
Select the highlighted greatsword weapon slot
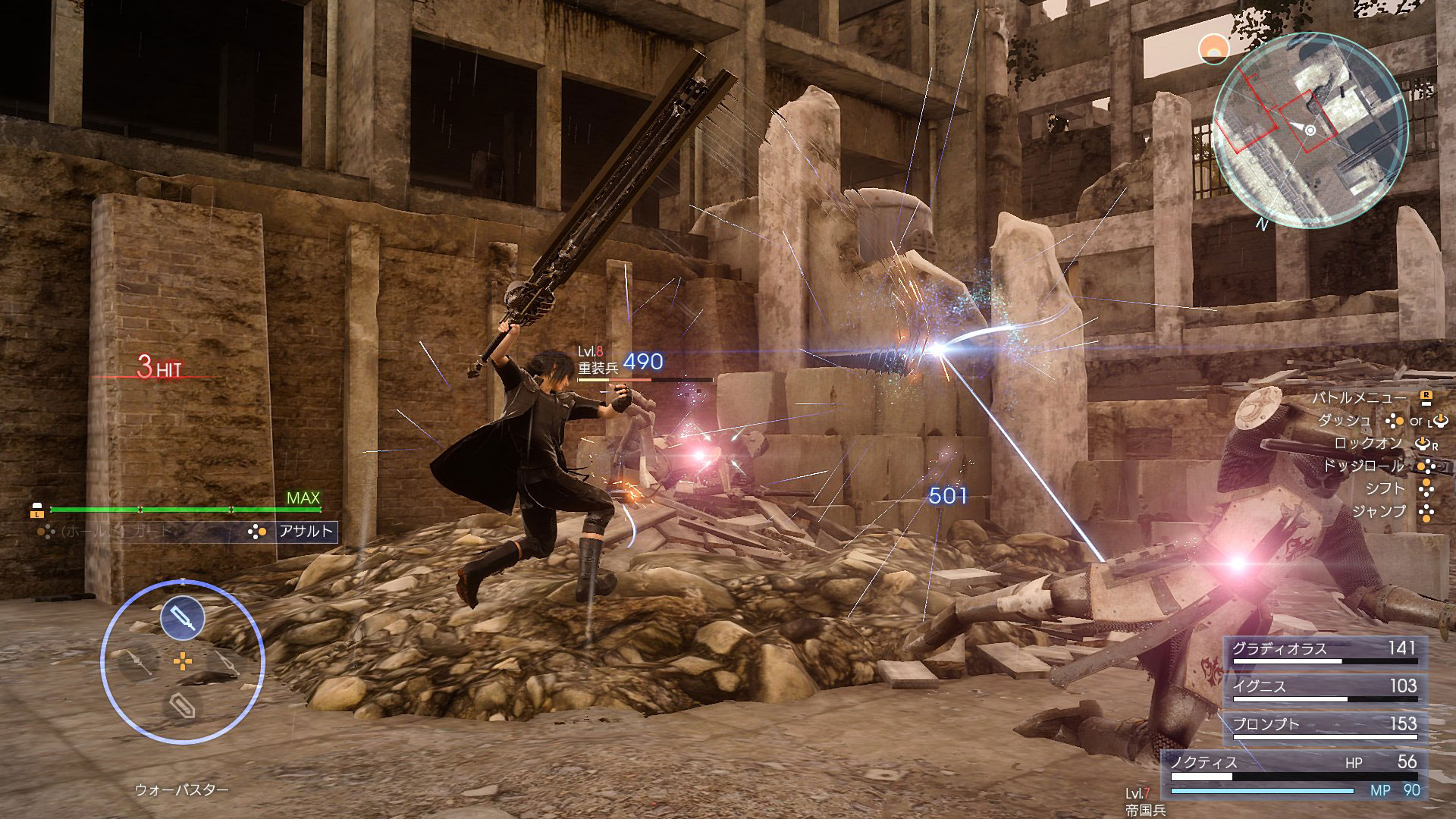pyautogui.click(x=183, y=617)
